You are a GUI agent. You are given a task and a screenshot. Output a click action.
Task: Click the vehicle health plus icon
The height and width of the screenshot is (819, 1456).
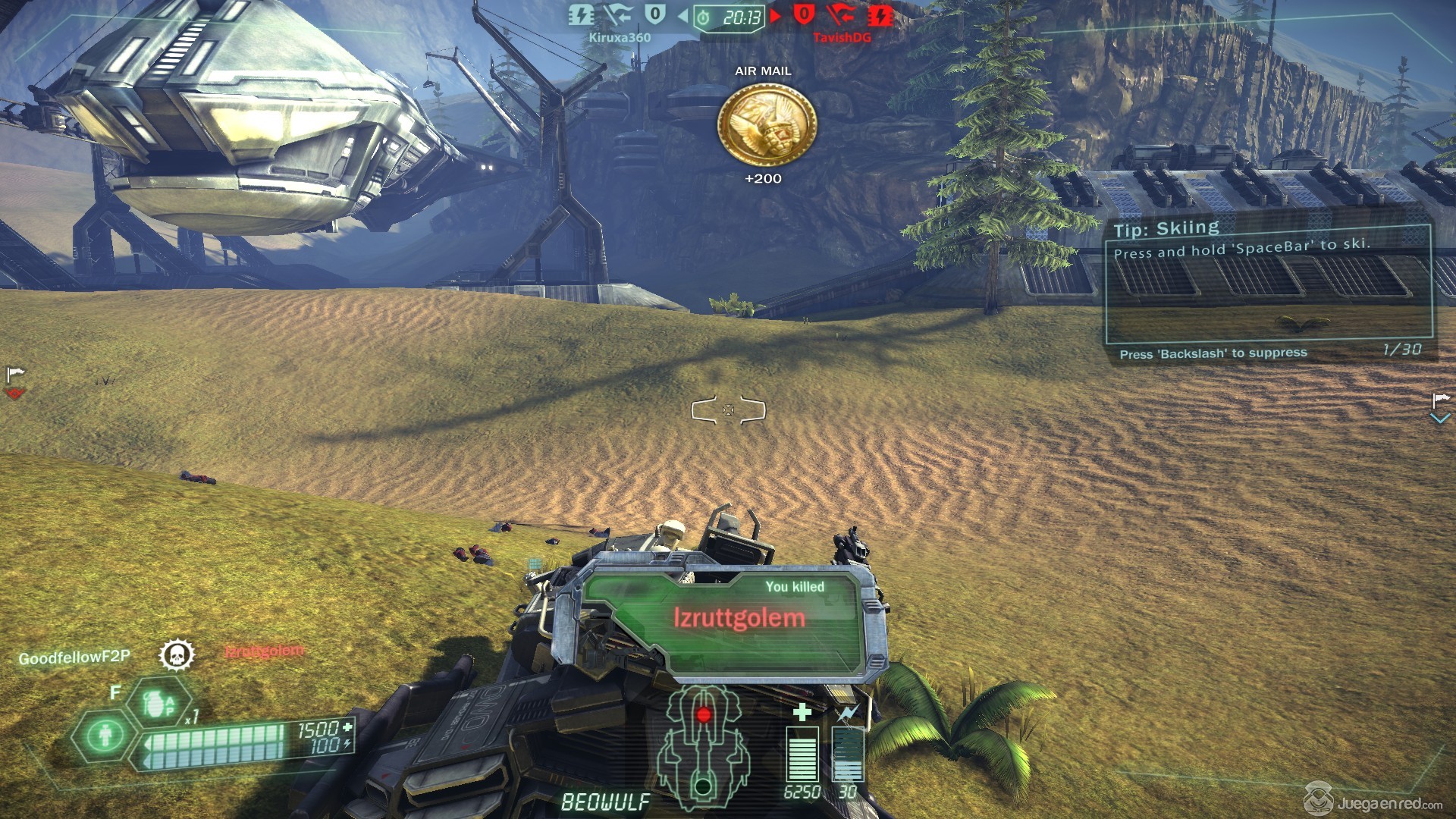(x=802, y=711)
